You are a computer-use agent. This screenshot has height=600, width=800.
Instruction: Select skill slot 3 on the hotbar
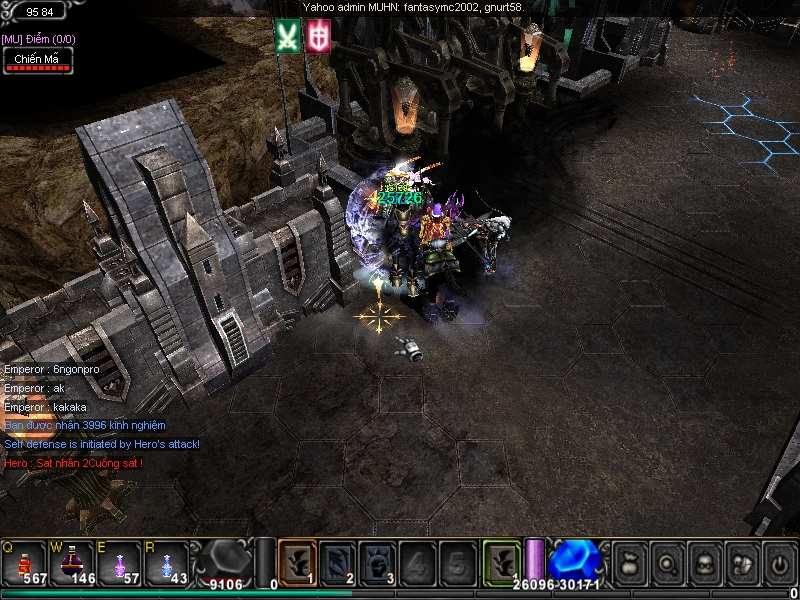(377, 560)
